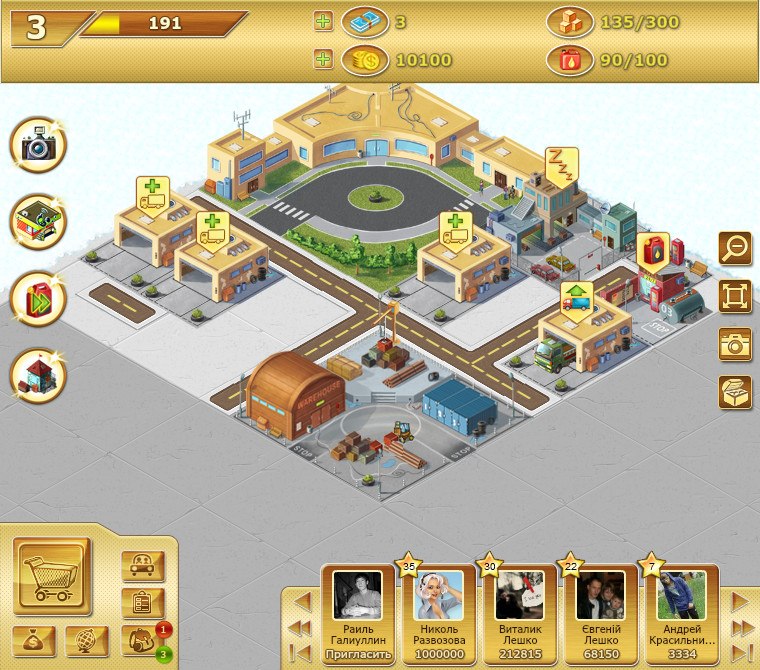This screenshot has width=760, height=670.
Task: Add more gold coins with the plus button
Action: (323, 59)
